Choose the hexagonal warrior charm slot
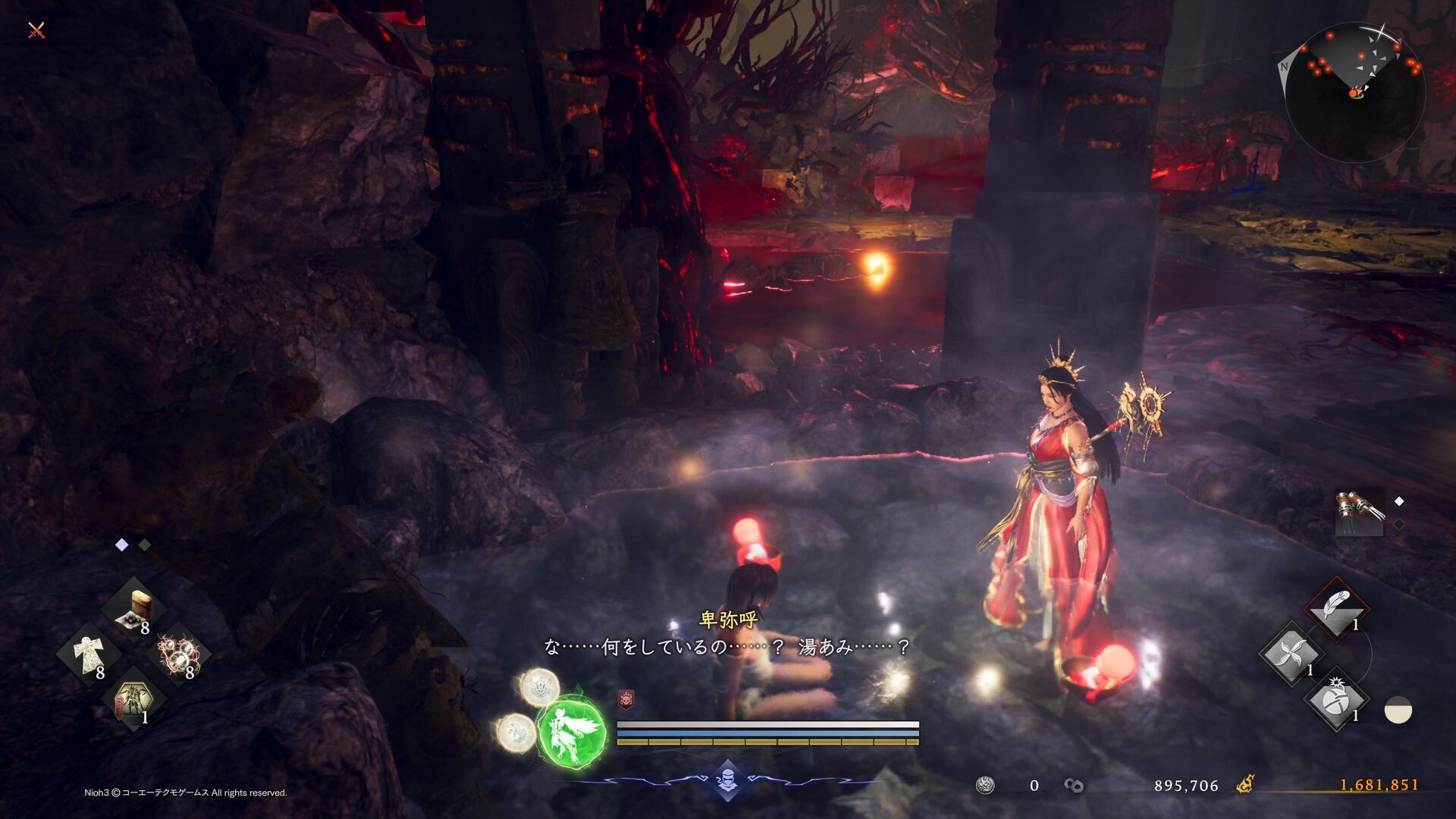The height and width of the screenshot is (819, 1456). (132, 701)
